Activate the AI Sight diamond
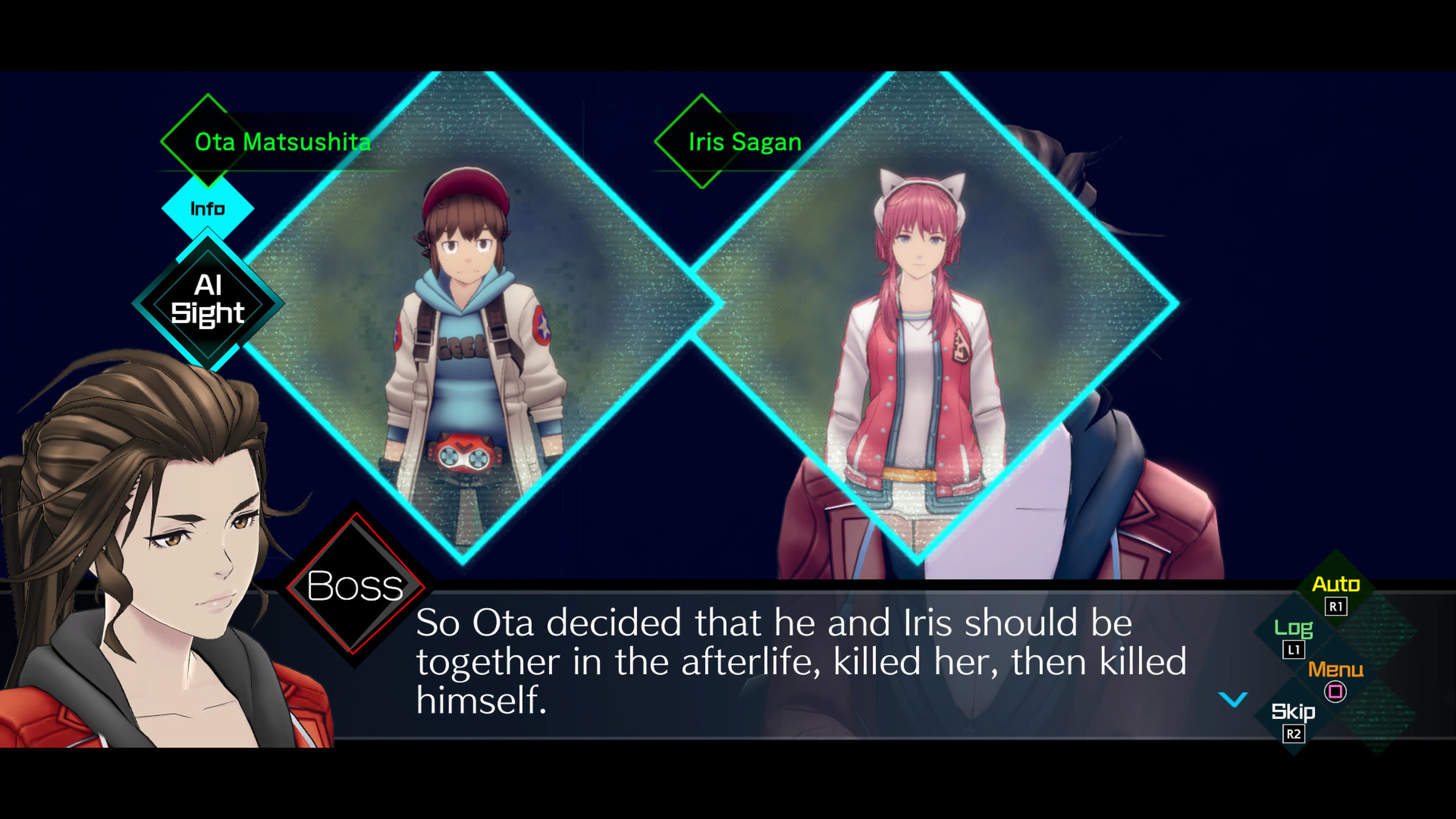Screen dimensions: 1456x819 pos(207,300)
